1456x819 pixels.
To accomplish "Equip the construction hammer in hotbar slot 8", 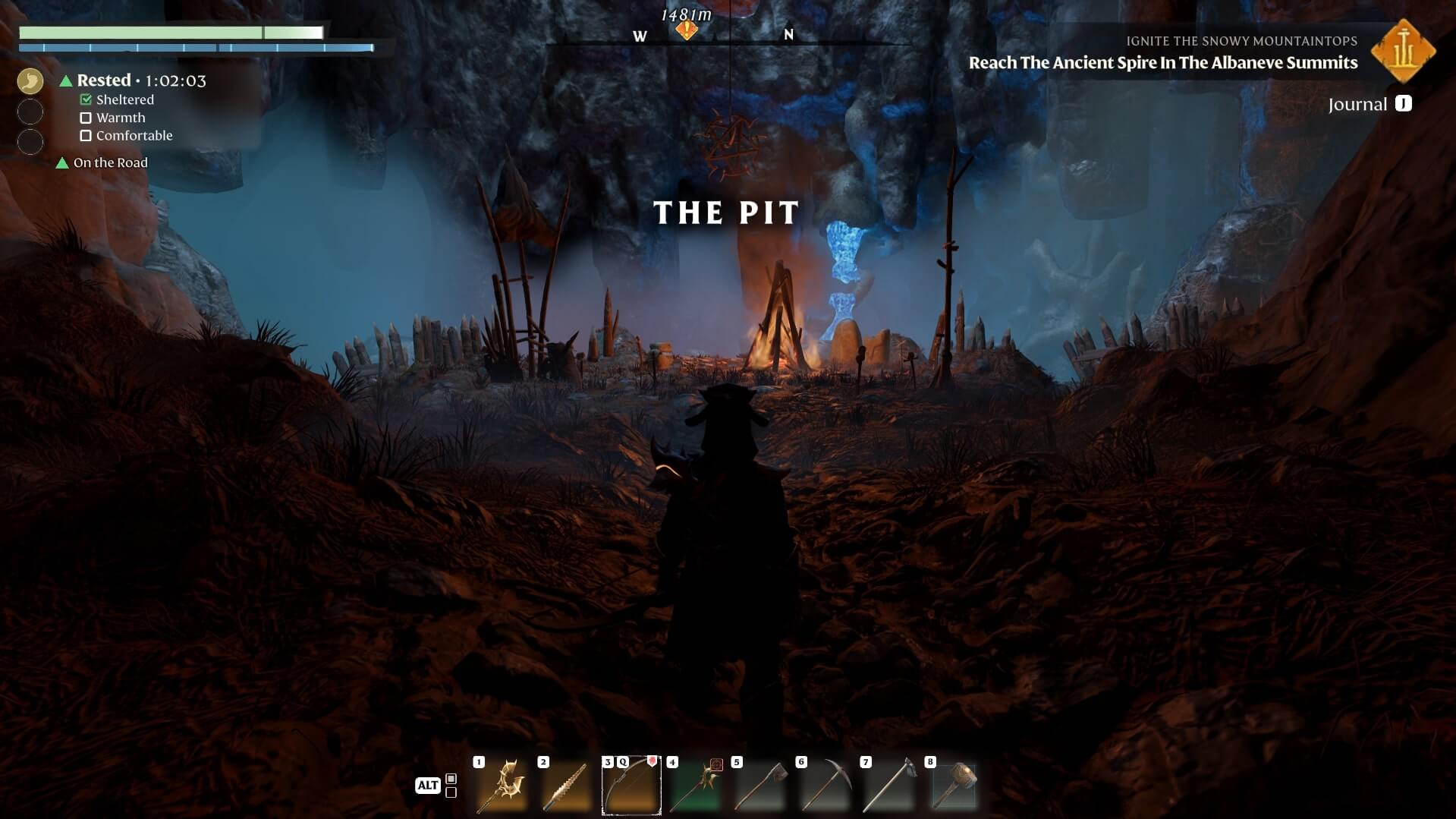I will tap(953, 786).
